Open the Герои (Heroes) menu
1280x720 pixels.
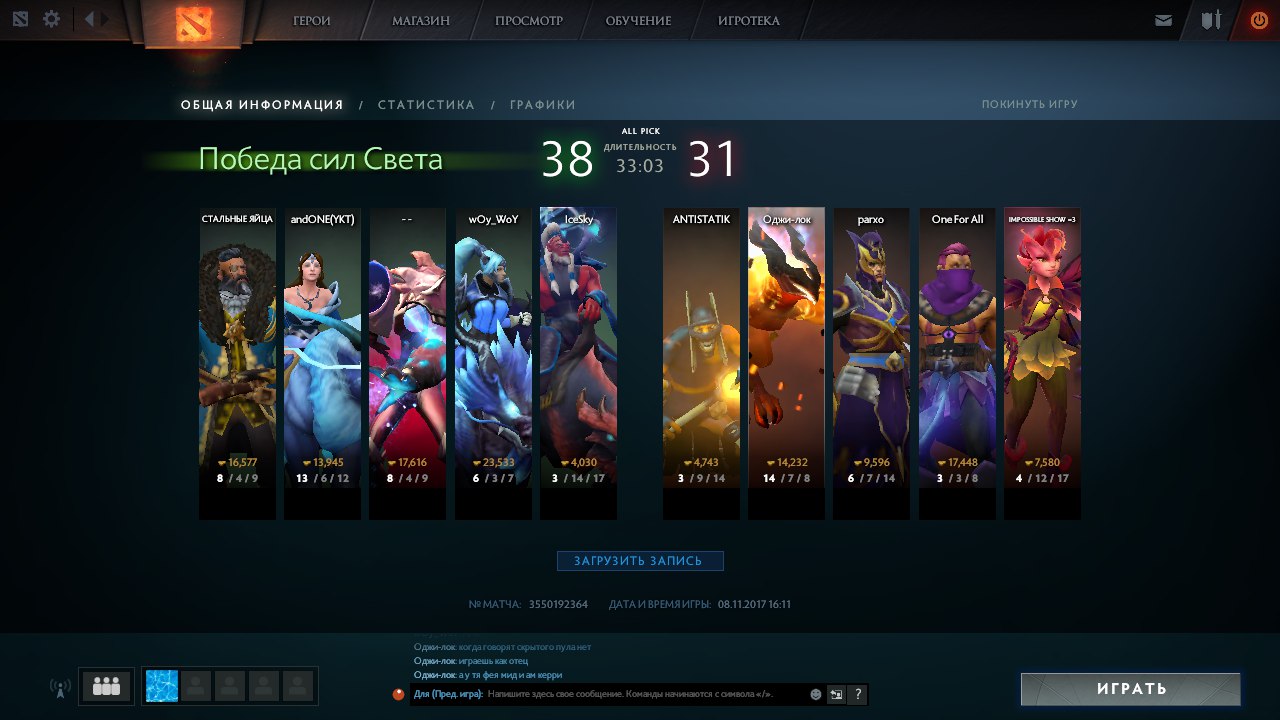pos(312,21)
